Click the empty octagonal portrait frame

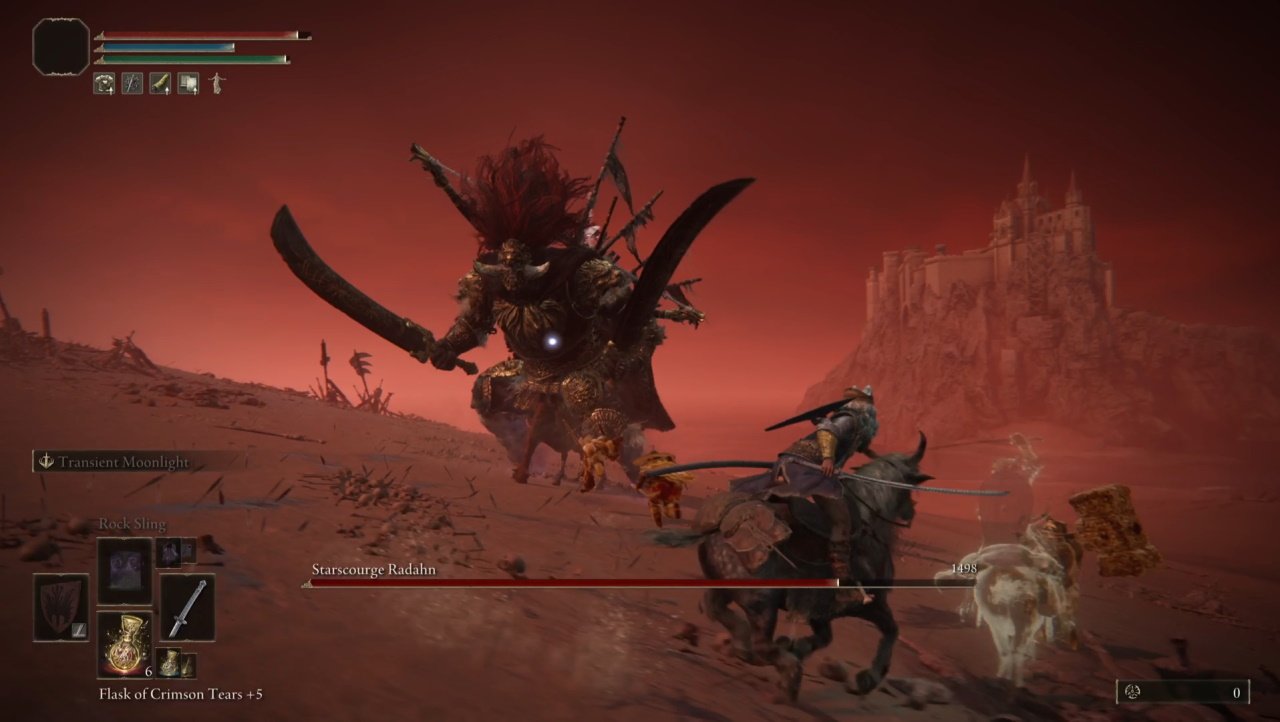61,47
